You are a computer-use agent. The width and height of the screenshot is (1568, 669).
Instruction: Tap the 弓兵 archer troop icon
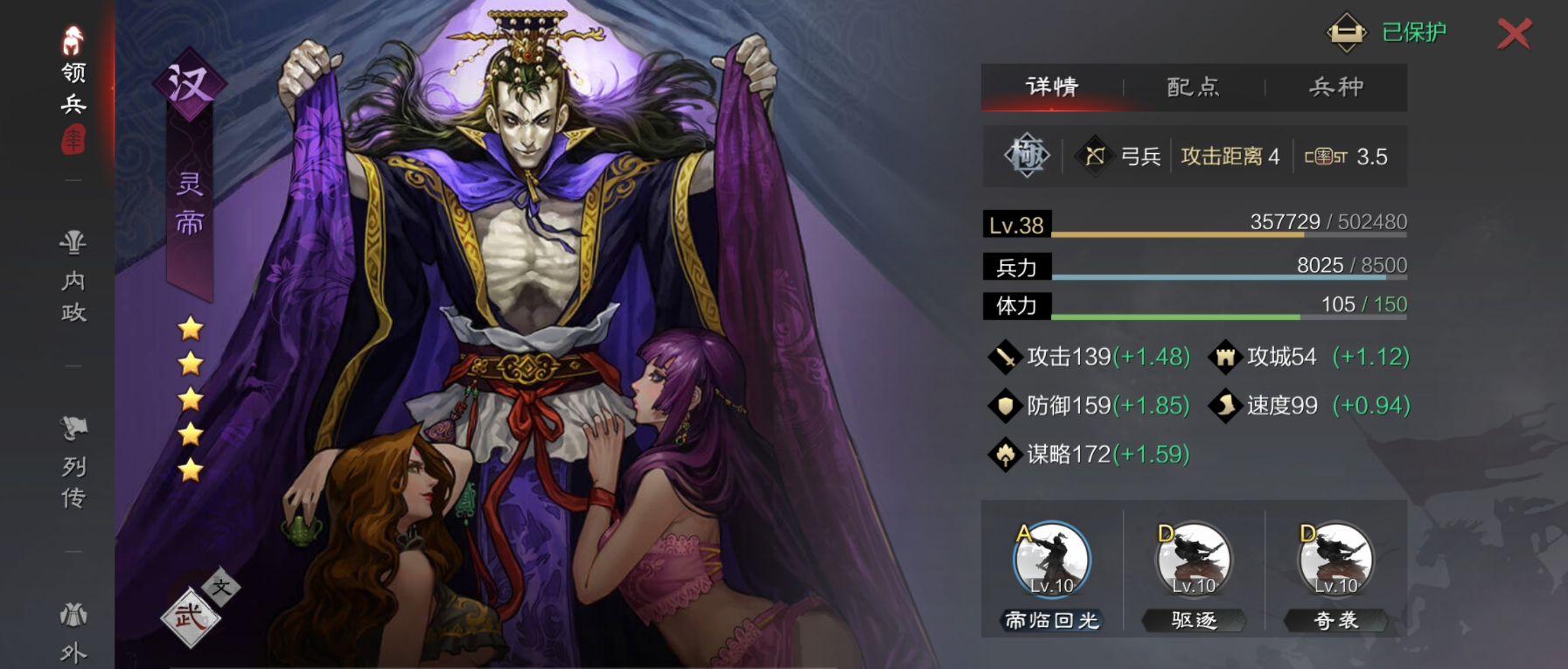[x=1095, y=157]
